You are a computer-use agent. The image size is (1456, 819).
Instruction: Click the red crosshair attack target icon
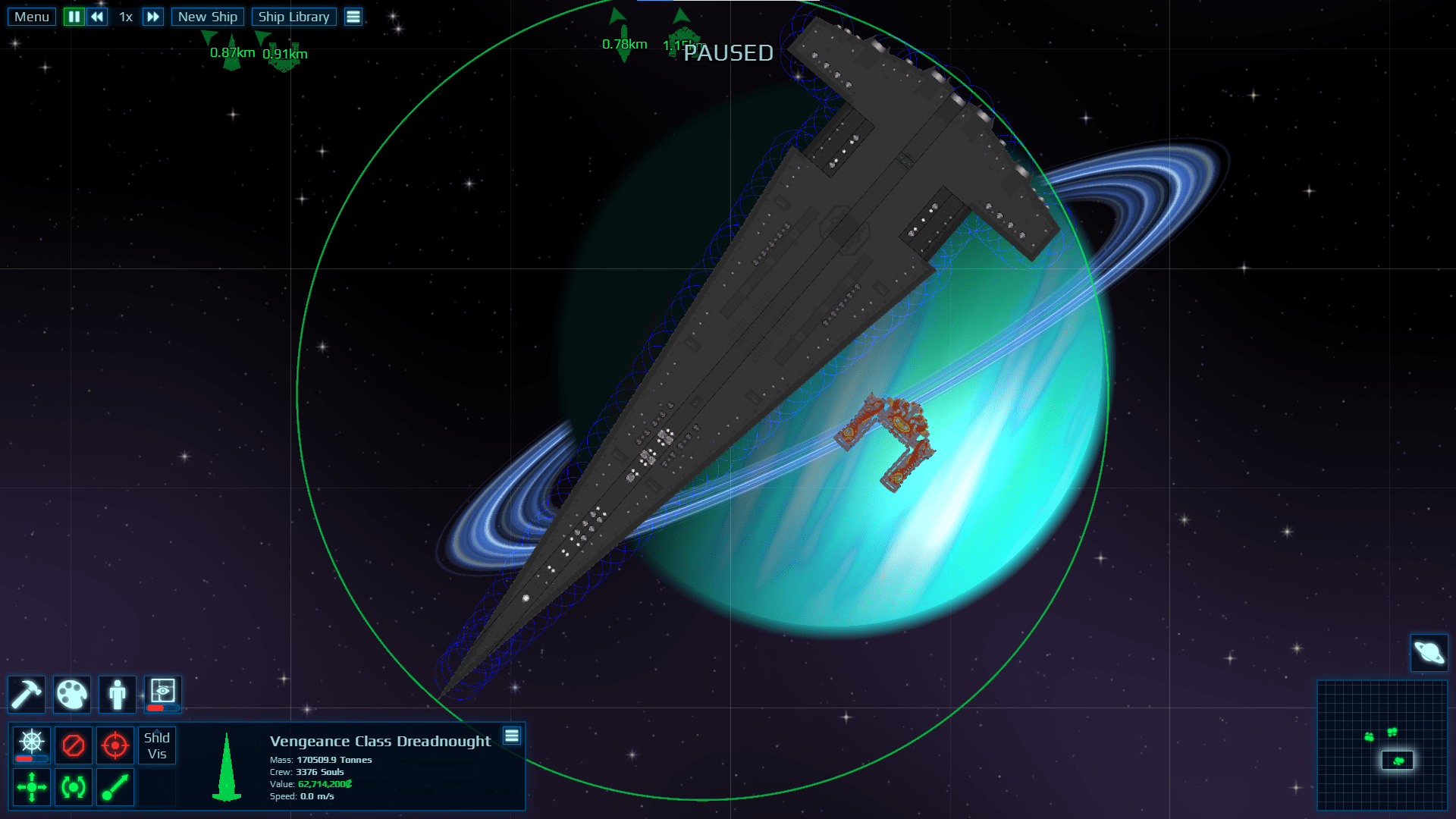pos(115,745)
